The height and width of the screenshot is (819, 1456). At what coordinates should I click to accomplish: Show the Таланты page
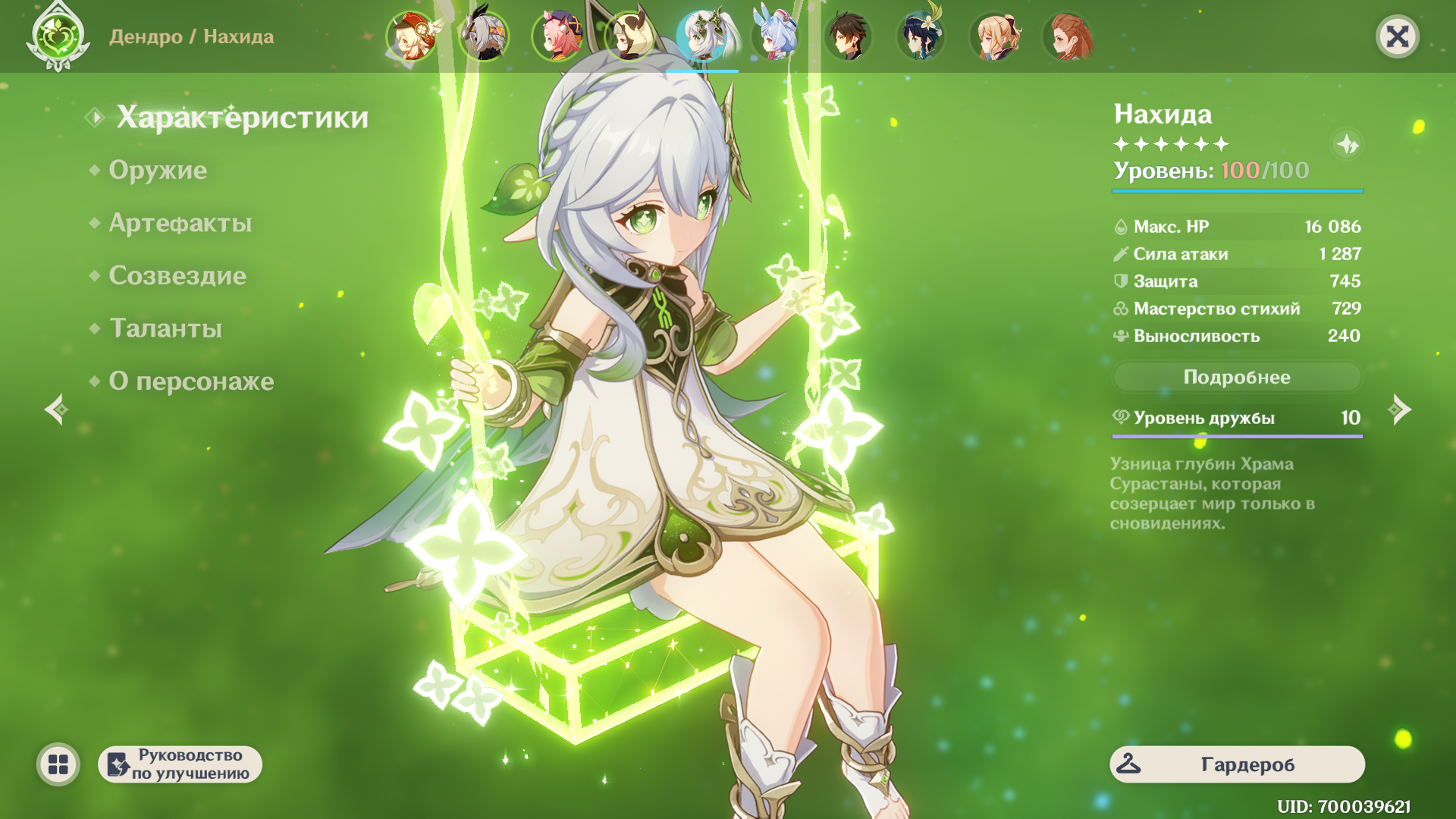165,328
